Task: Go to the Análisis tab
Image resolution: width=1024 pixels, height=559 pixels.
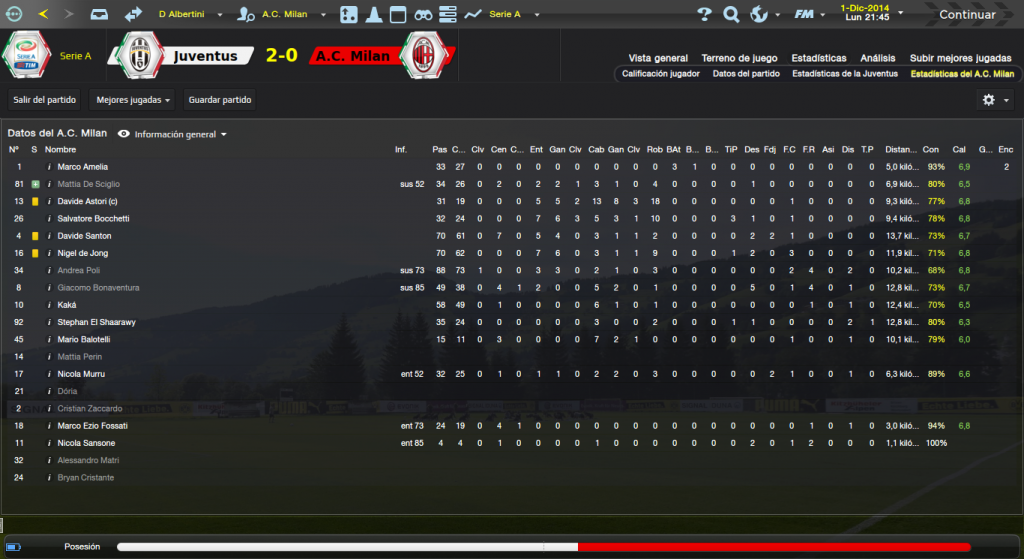Action: (878, 58)
